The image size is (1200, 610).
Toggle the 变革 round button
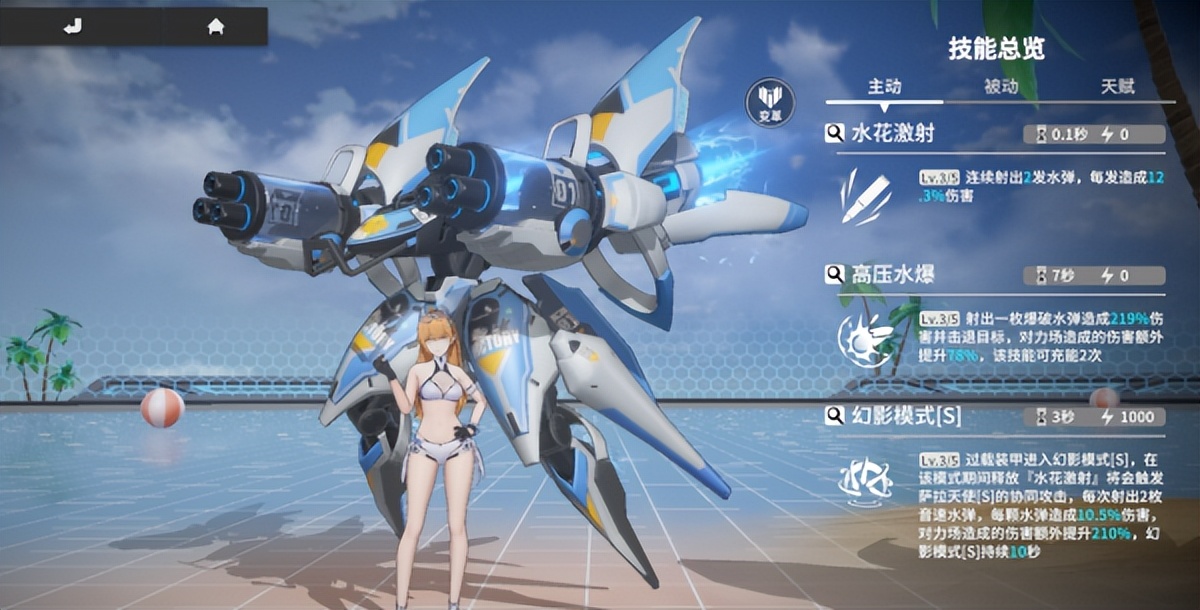pyautogui.click(x=770, y=103)
